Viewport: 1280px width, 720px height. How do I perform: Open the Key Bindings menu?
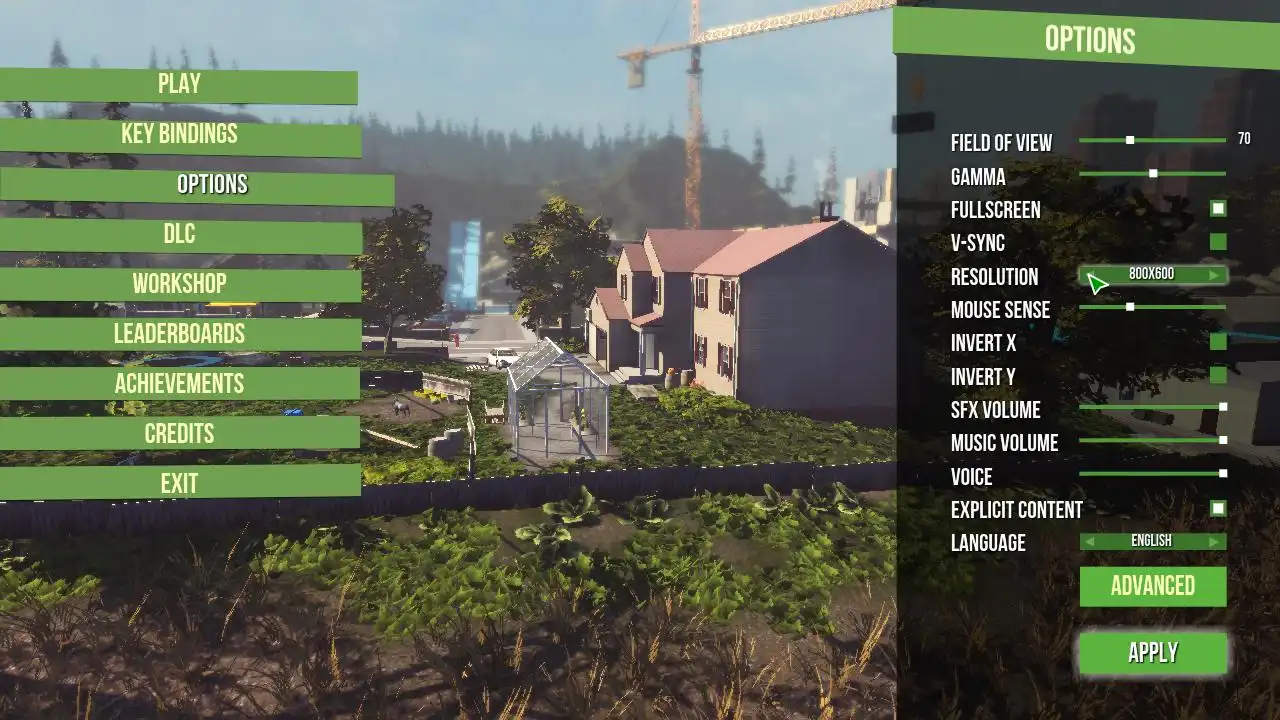[179, 135]
